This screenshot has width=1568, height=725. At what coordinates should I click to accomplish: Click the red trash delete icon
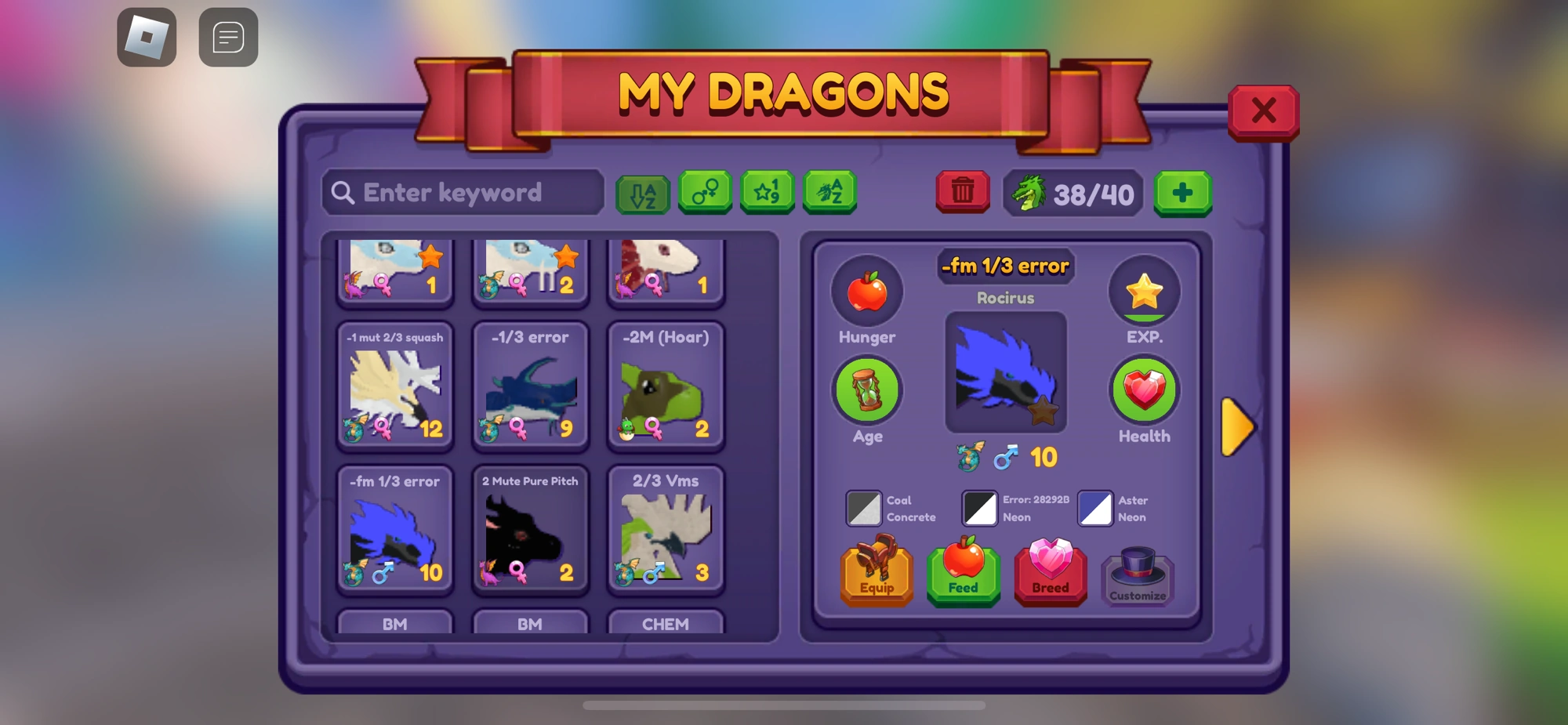pyautogui.click(x=963, y=190)
